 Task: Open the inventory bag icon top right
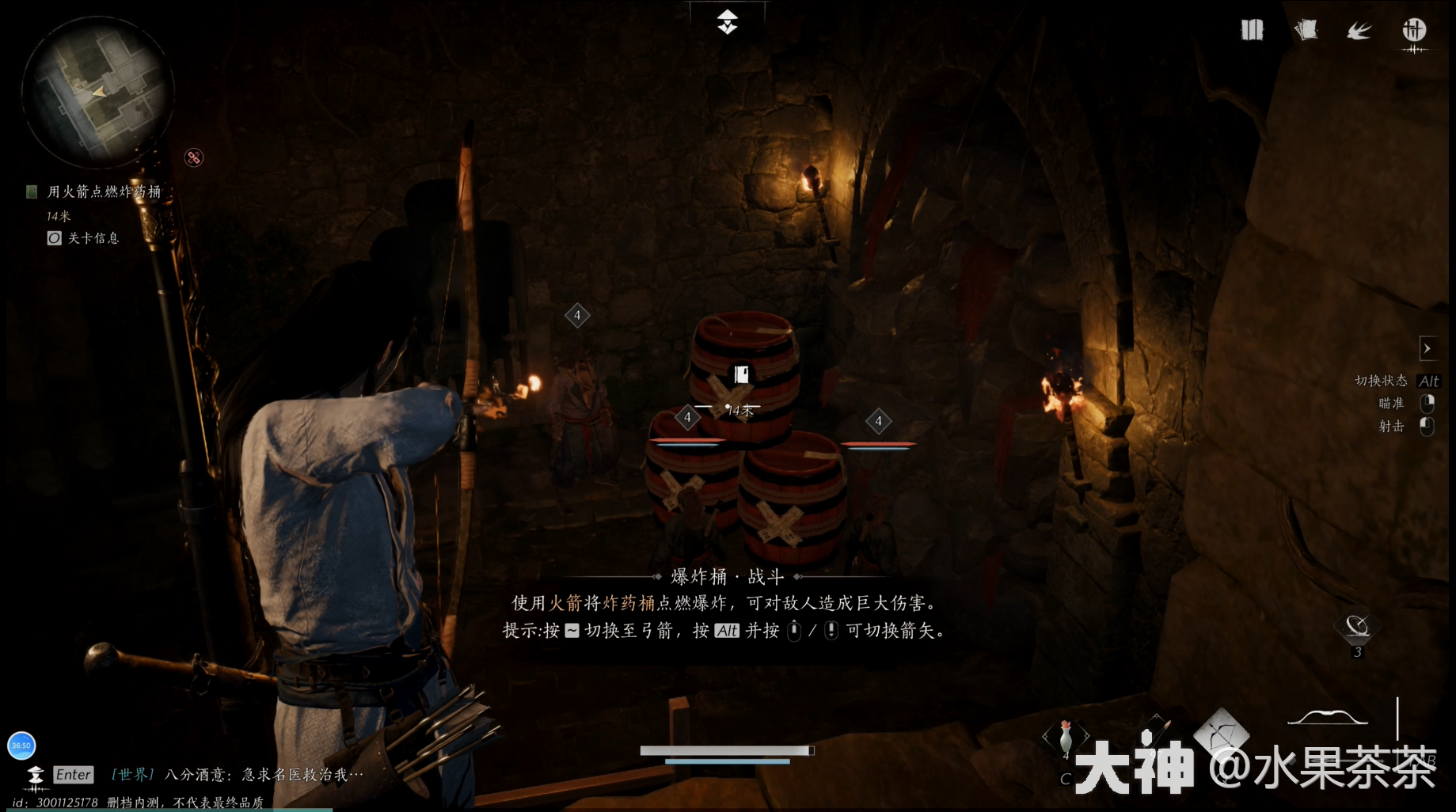1253,29
